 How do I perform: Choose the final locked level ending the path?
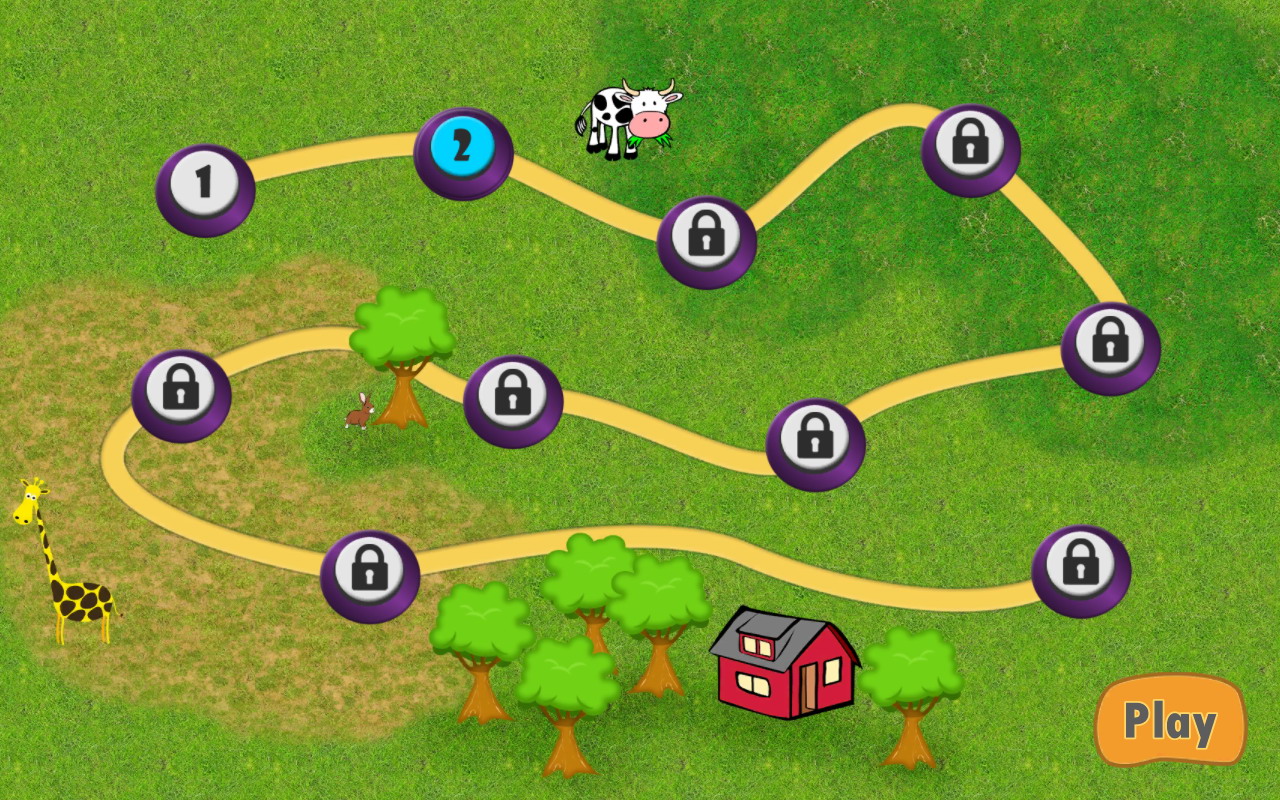coord(1080,569)
